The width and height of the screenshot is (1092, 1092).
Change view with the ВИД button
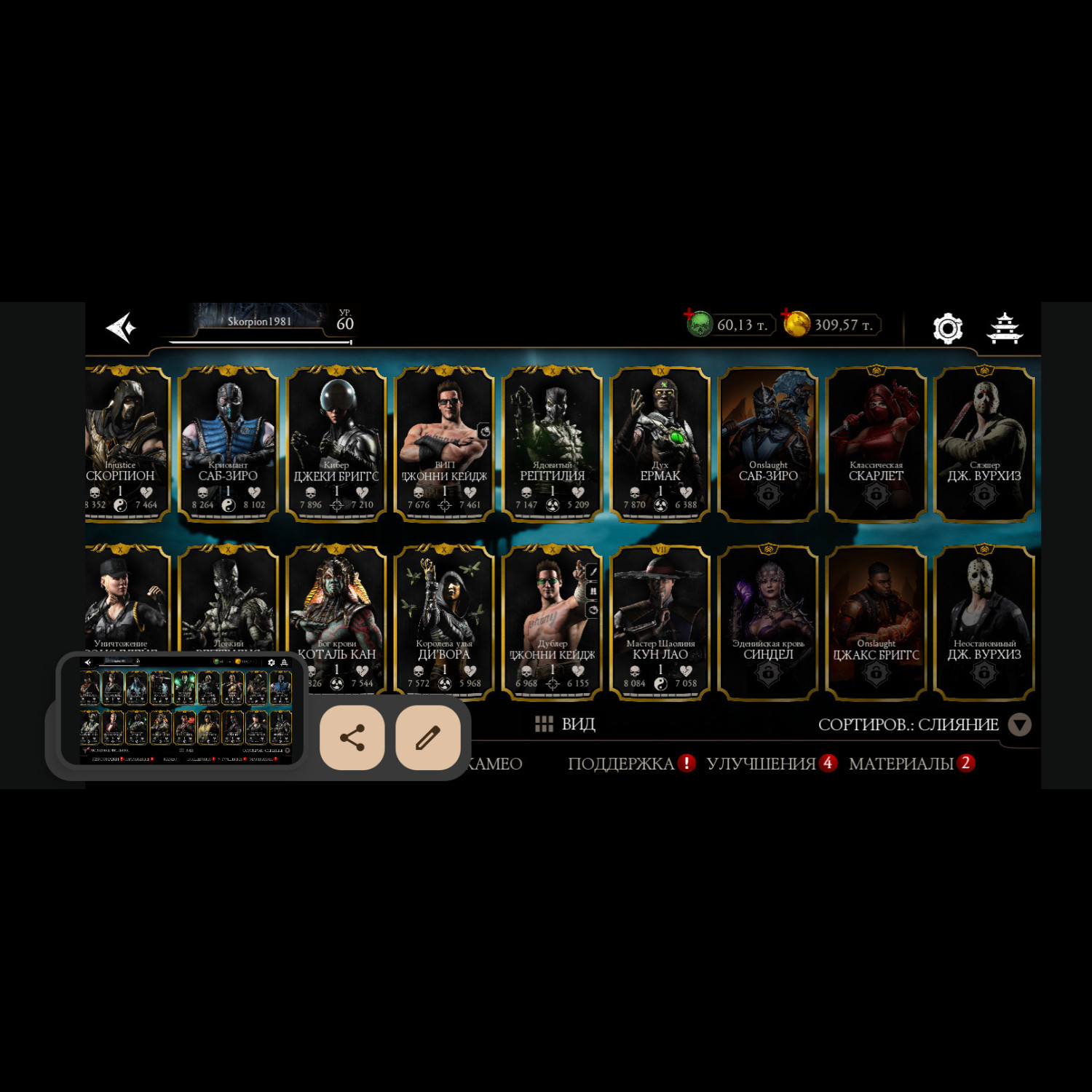[566, 724]
